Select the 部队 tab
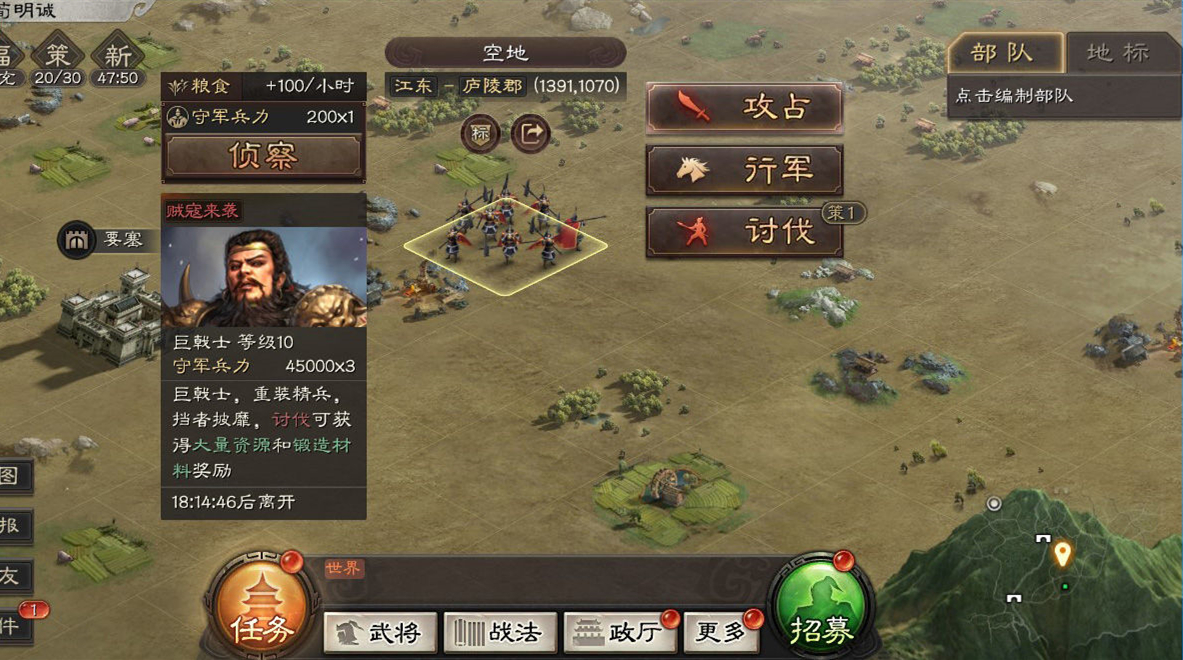Image resolution: width=1183 pixels, height=660 pixels. tap(1003, 53)
